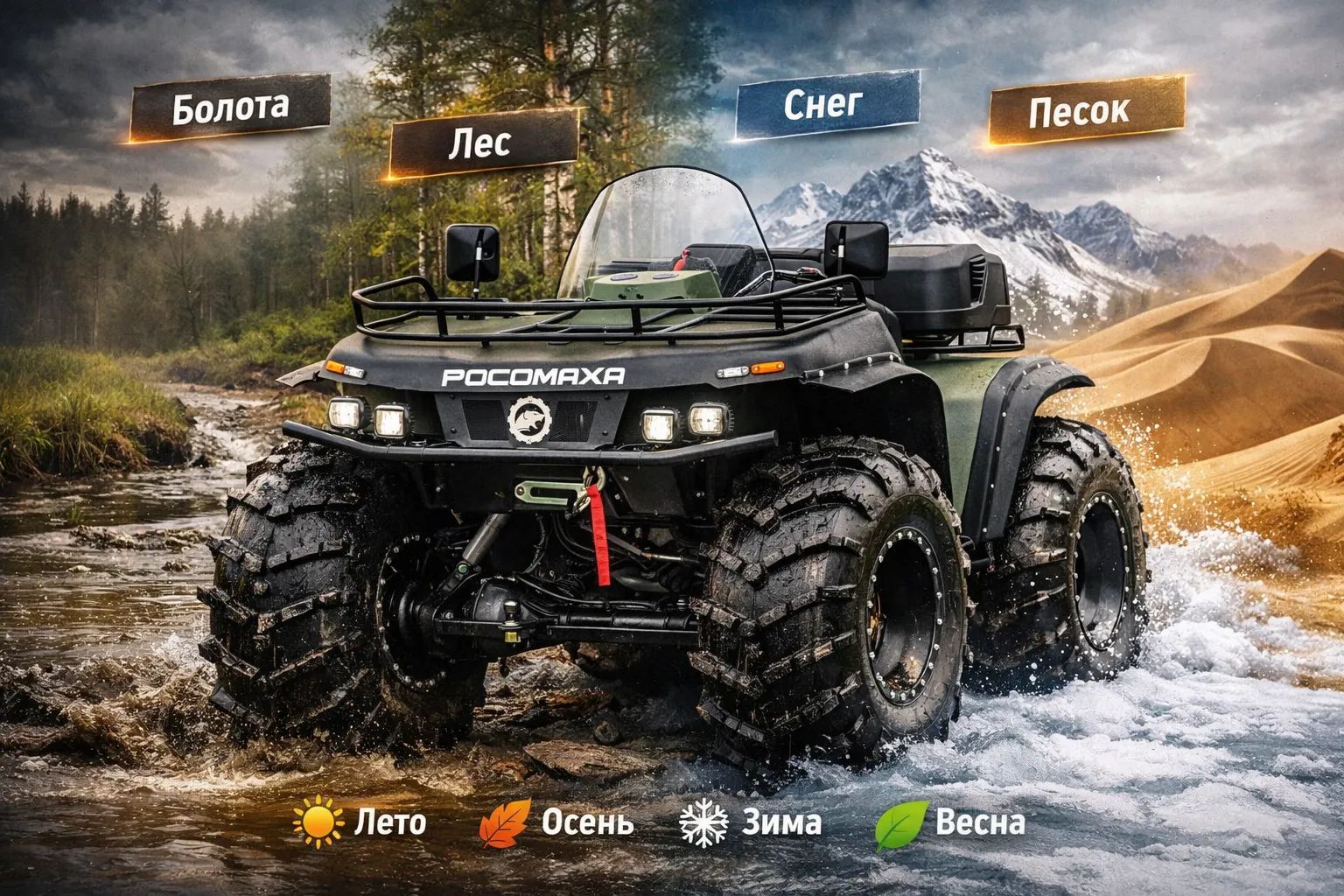Activate the Весна green leaf season
Screen dimensions: 1344x896
point(949,822)
